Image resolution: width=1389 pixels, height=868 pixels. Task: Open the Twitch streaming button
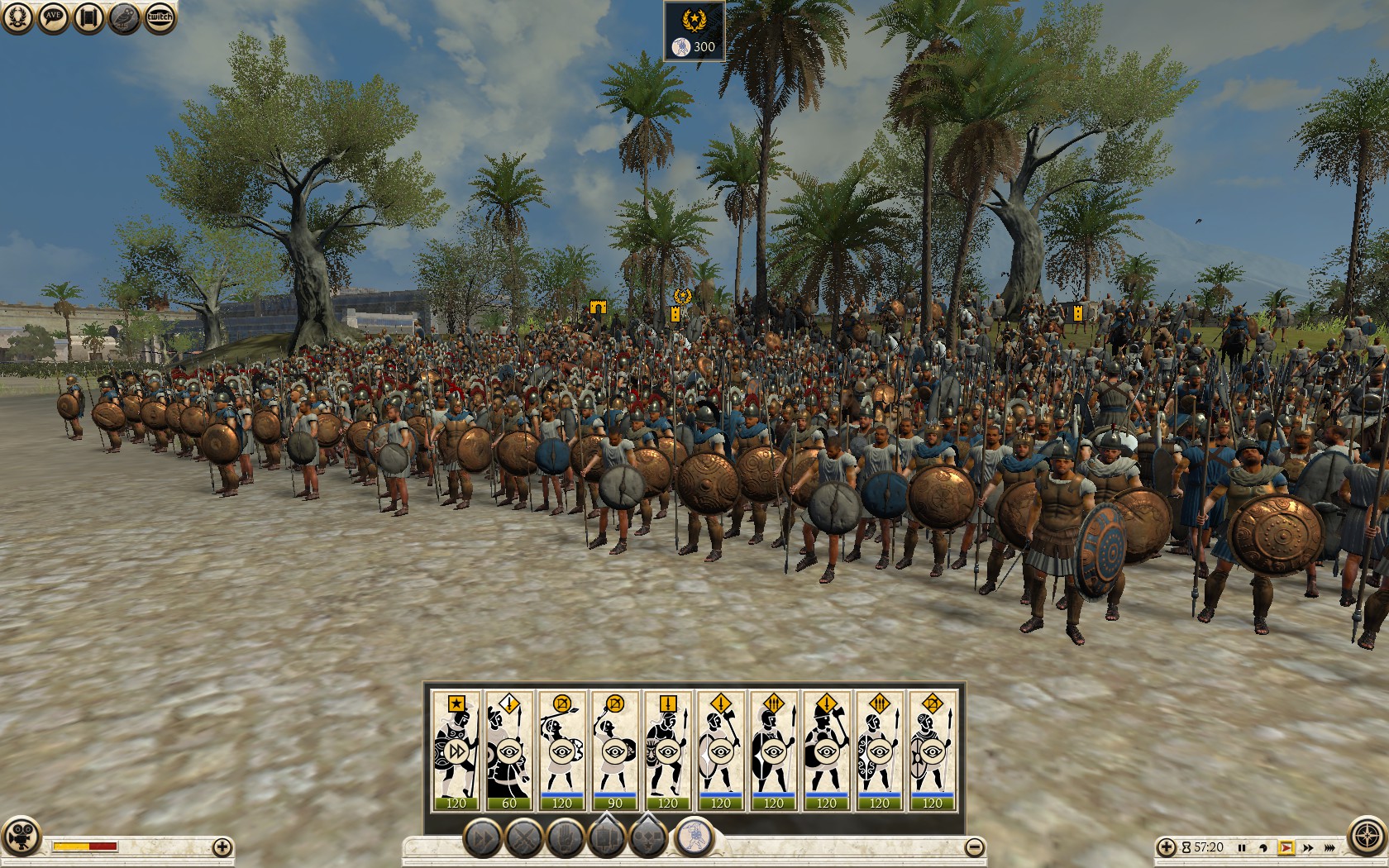point(160,17)
